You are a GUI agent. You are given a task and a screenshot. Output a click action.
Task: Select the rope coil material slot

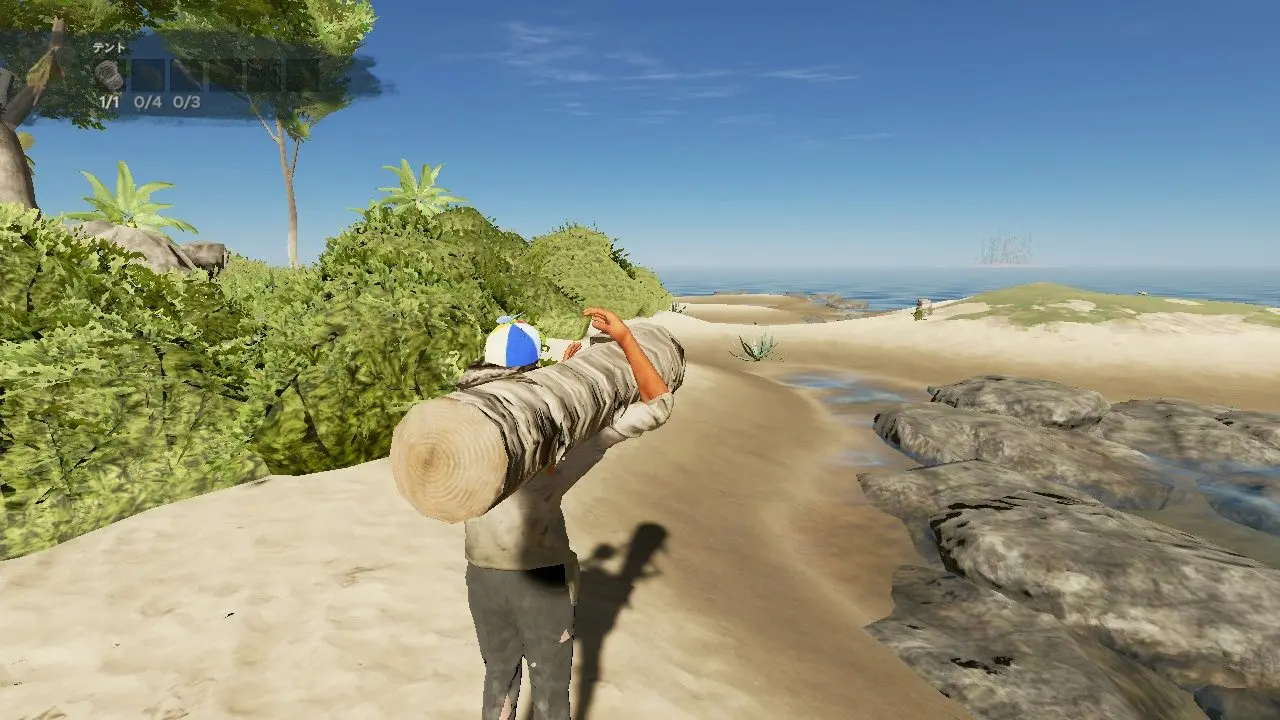click(x=109, y=75)
